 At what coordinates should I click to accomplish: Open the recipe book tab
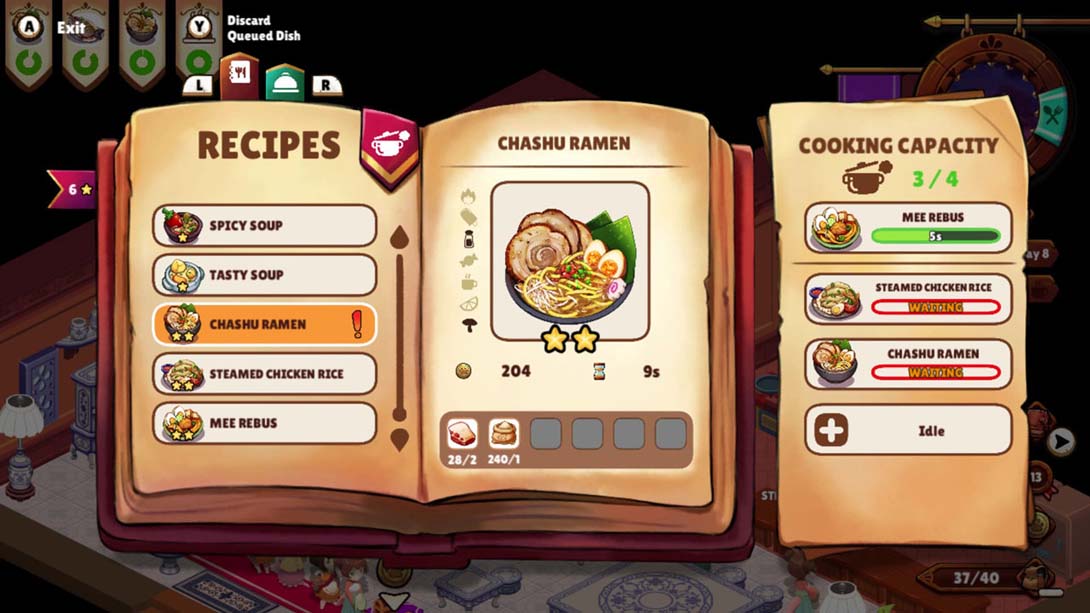coord(240,76)
